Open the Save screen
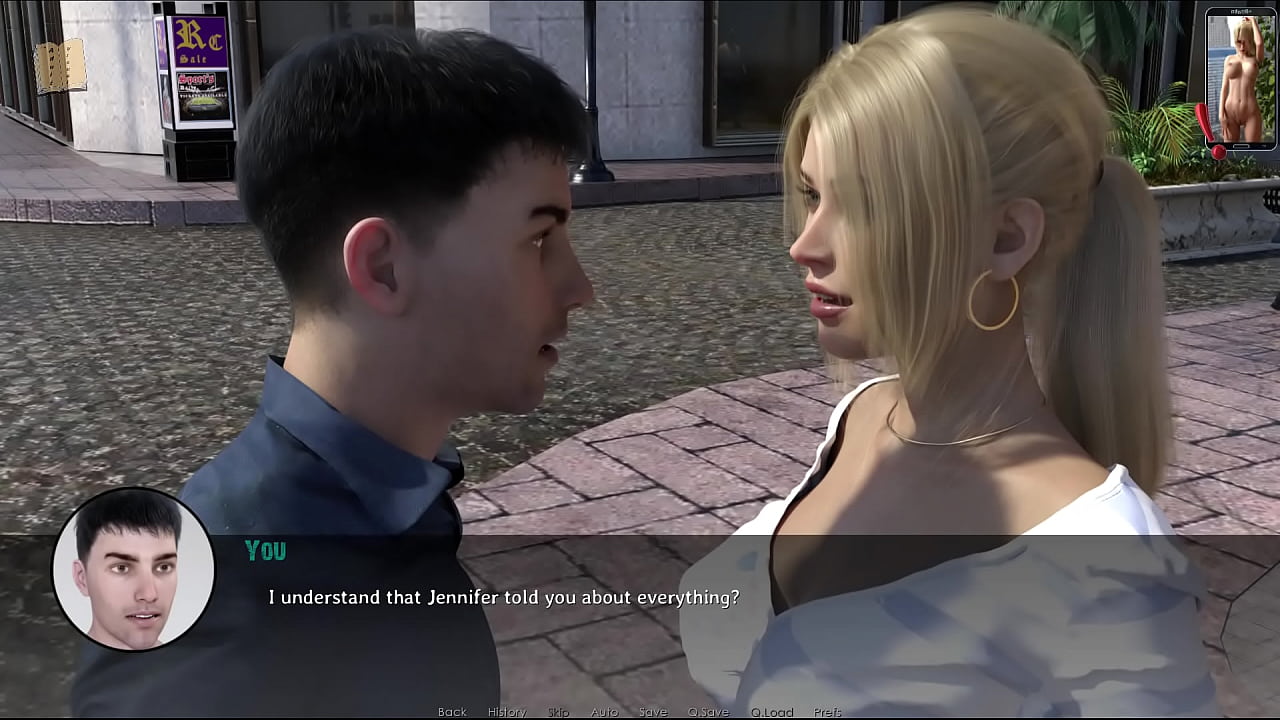Screen dimensions: 1280x720 point(652,712)
